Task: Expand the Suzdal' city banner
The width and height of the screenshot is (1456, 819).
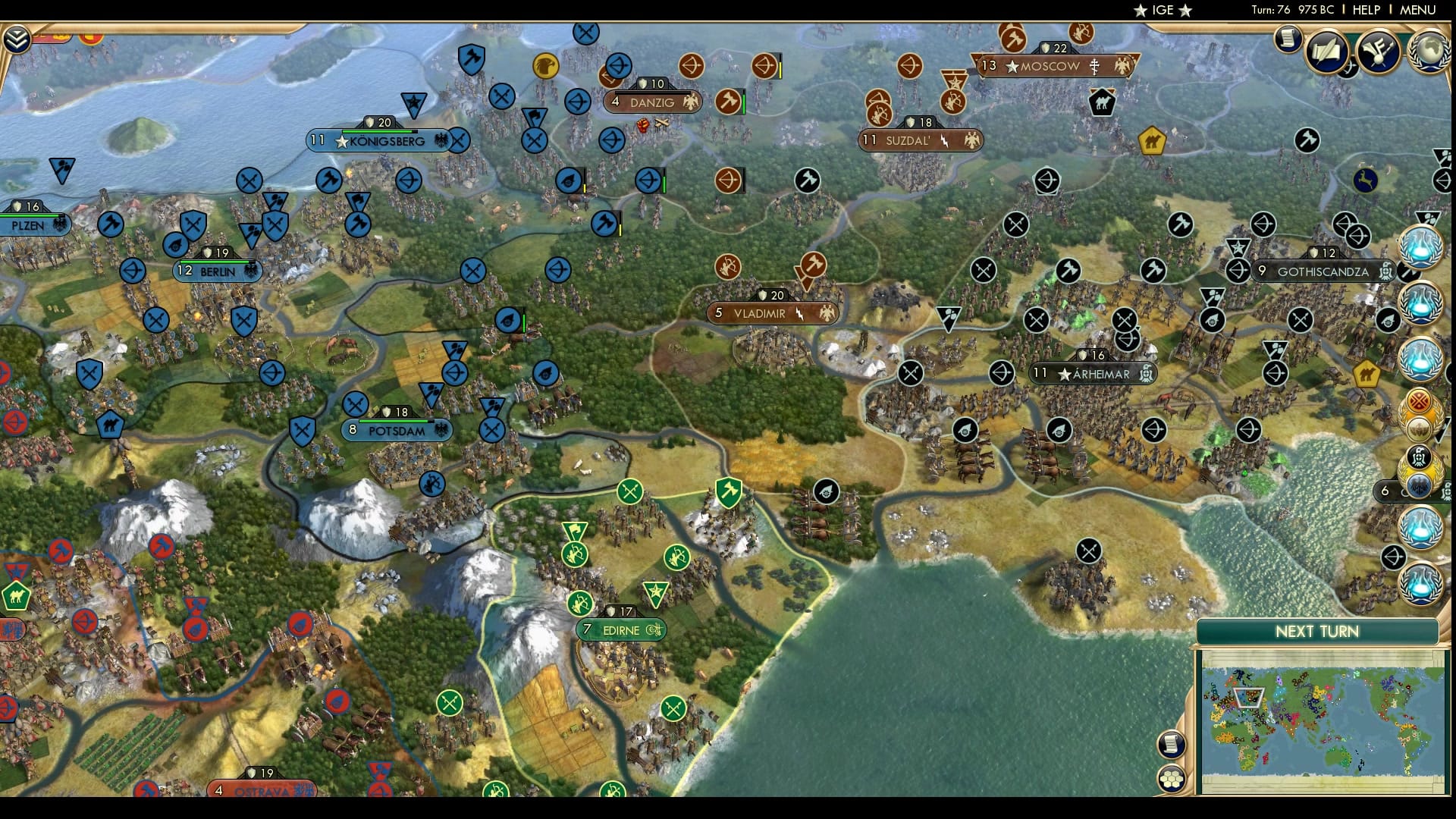Action: 920,140
